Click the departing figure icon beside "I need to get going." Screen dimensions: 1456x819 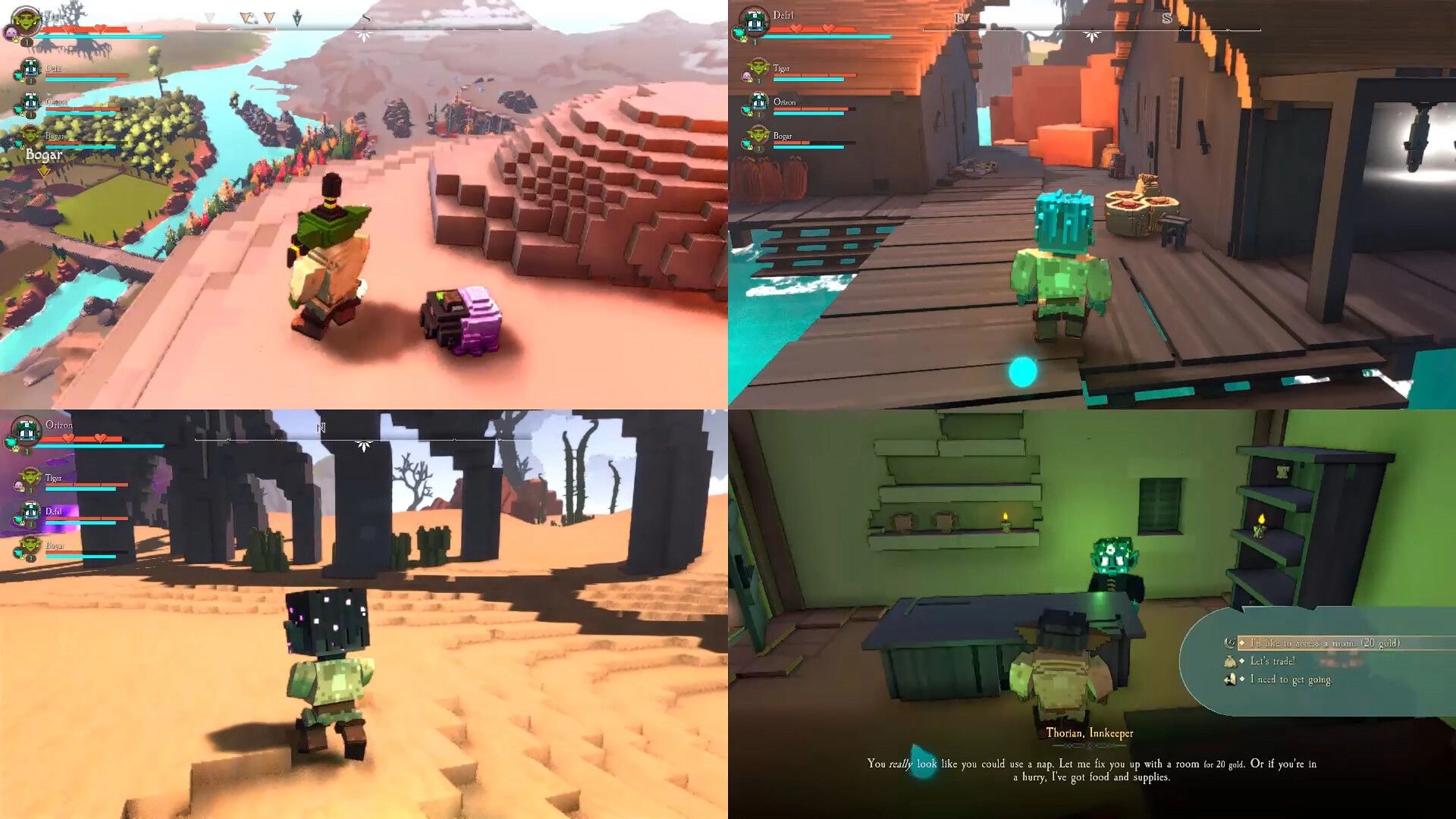tap(1231, 679)
